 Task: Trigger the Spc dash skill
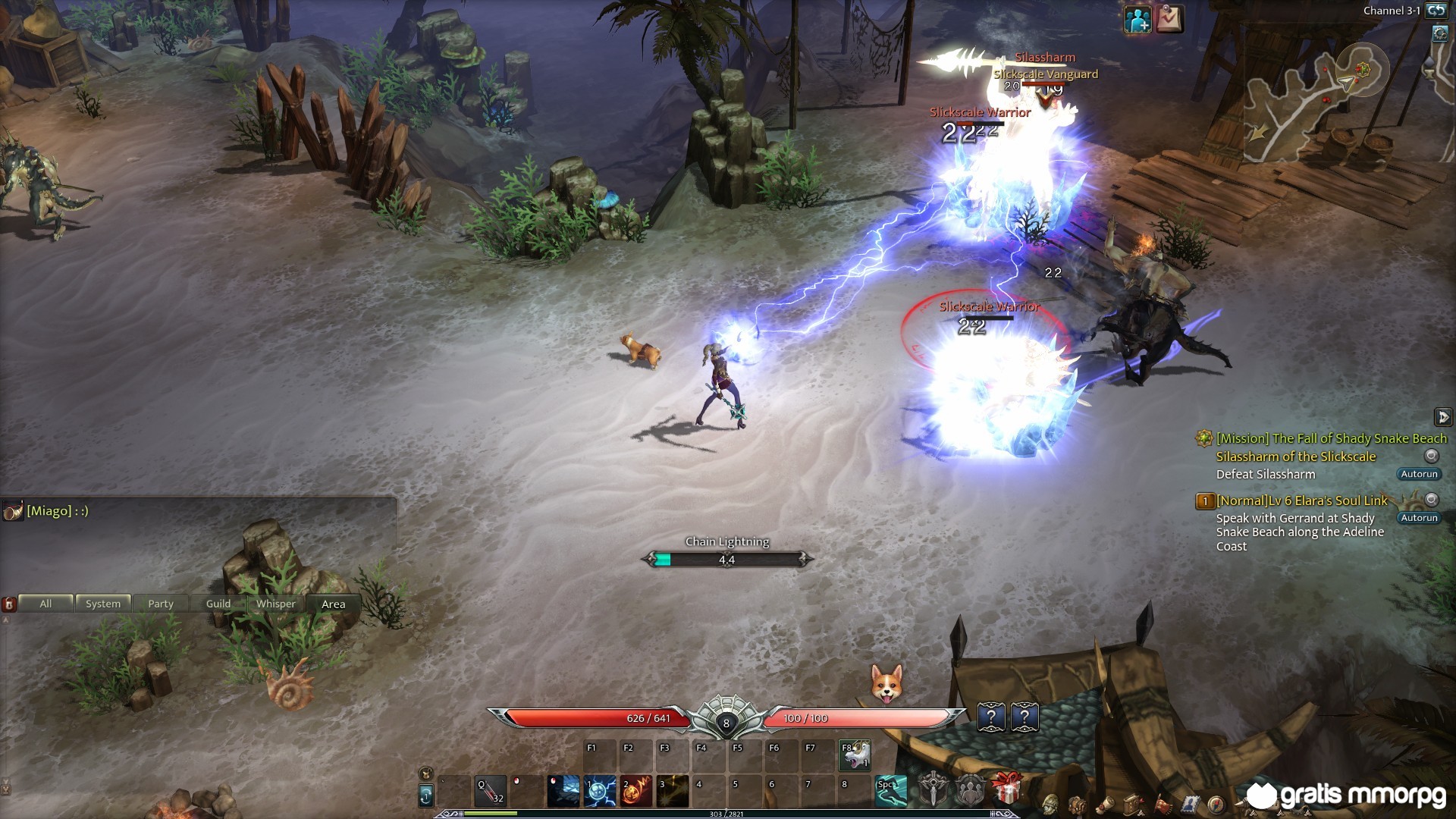pyautogui.click(x=891, y=792)
